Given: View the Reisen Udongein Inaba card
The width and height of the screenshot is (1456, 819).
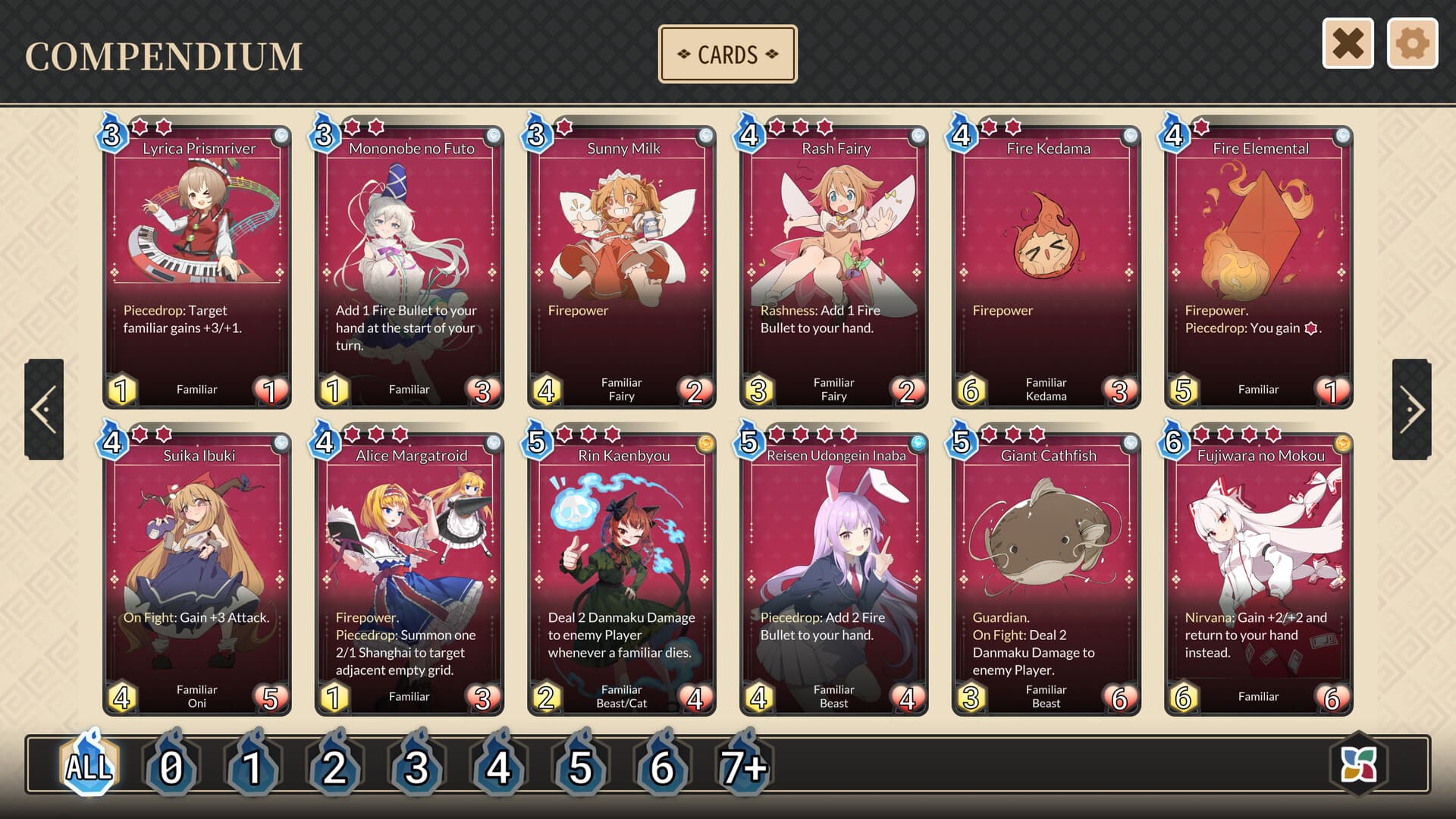Looking at the screenshot, I should [833, 569].
